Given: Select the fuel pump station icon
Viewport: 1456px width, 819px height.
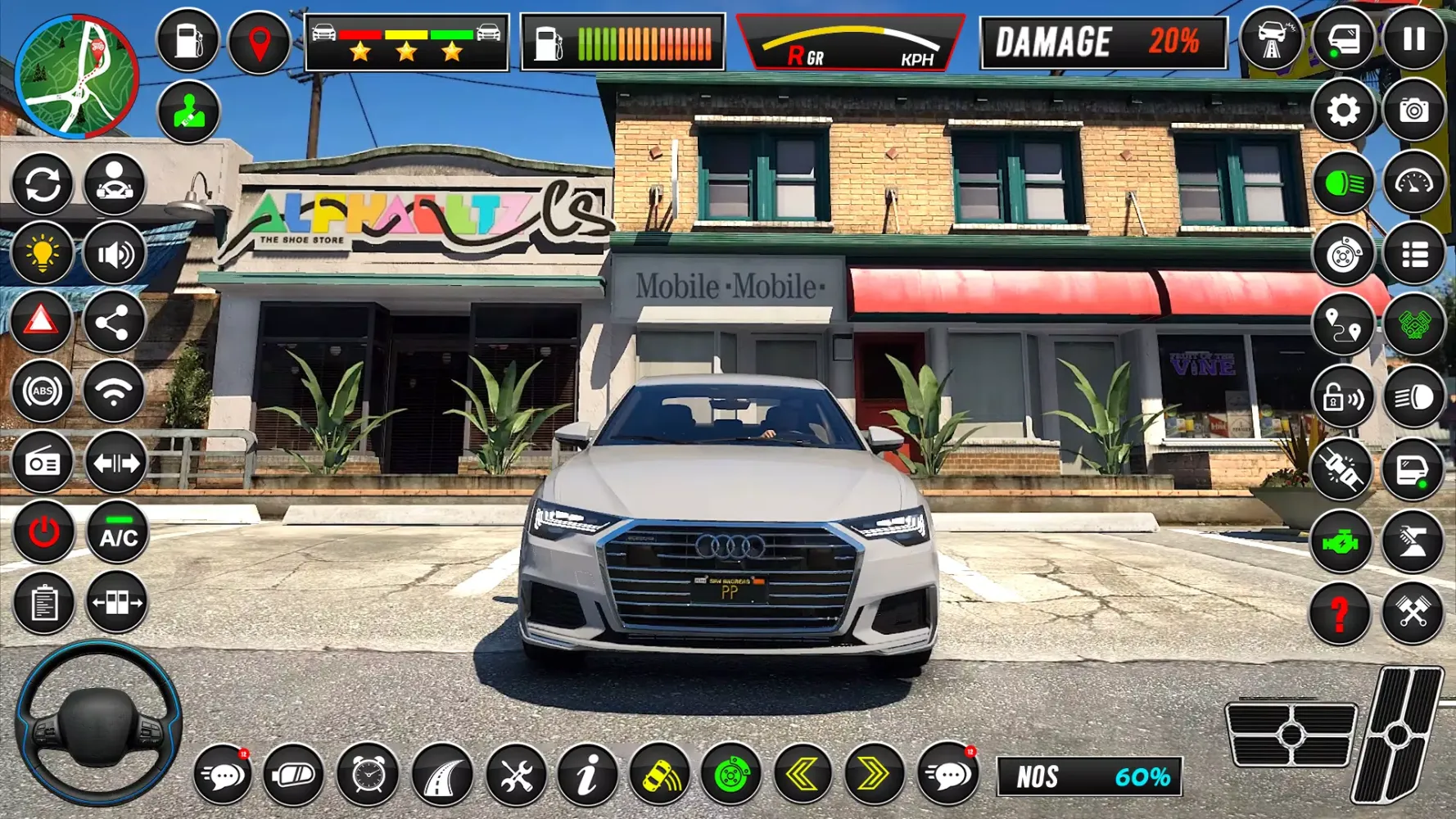Looking at the screenshot, I should pos(188,40).
